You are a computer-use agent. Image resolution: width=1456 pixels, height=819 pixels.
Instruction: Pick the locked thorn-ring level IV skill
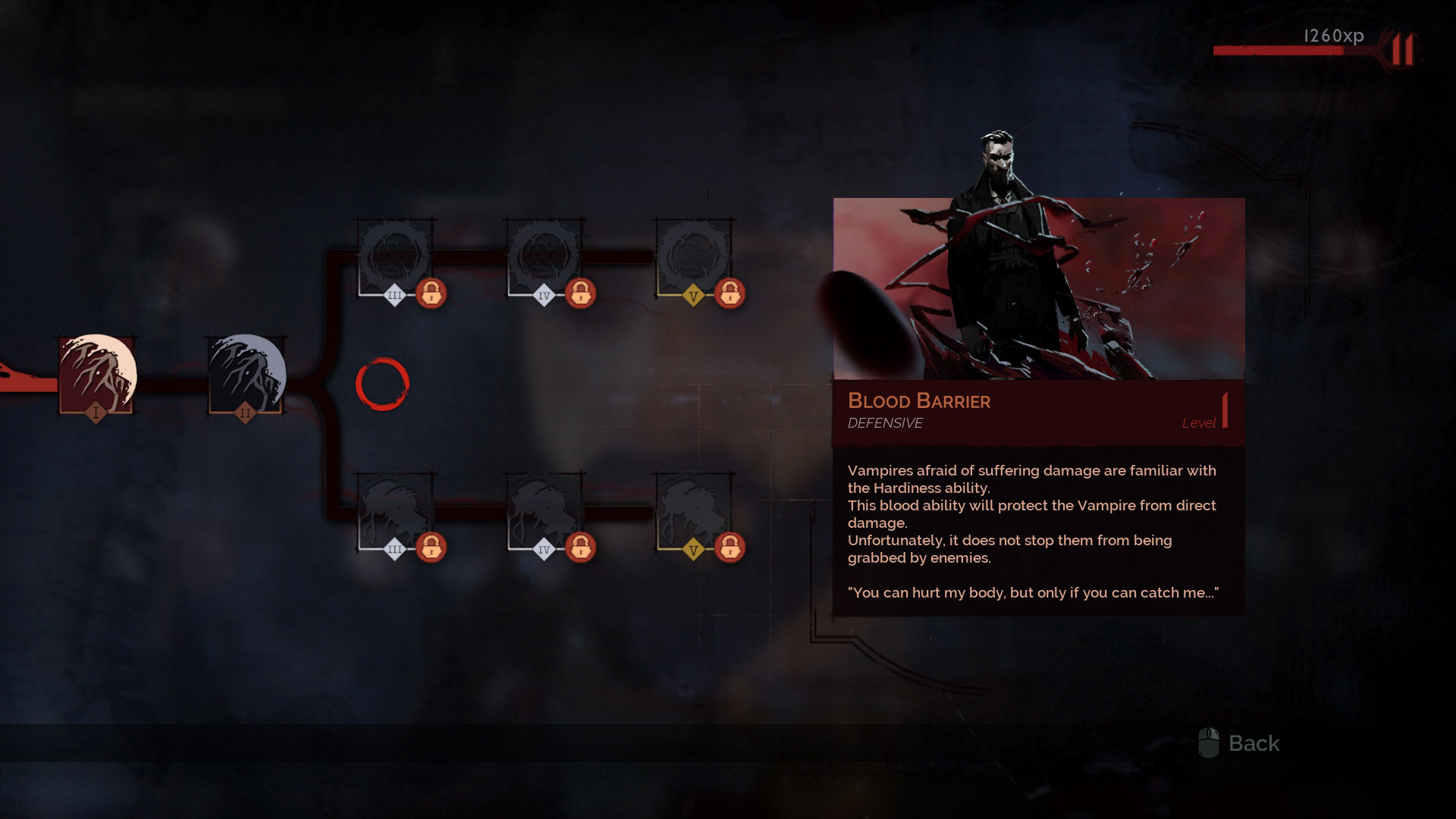[544, 258]
